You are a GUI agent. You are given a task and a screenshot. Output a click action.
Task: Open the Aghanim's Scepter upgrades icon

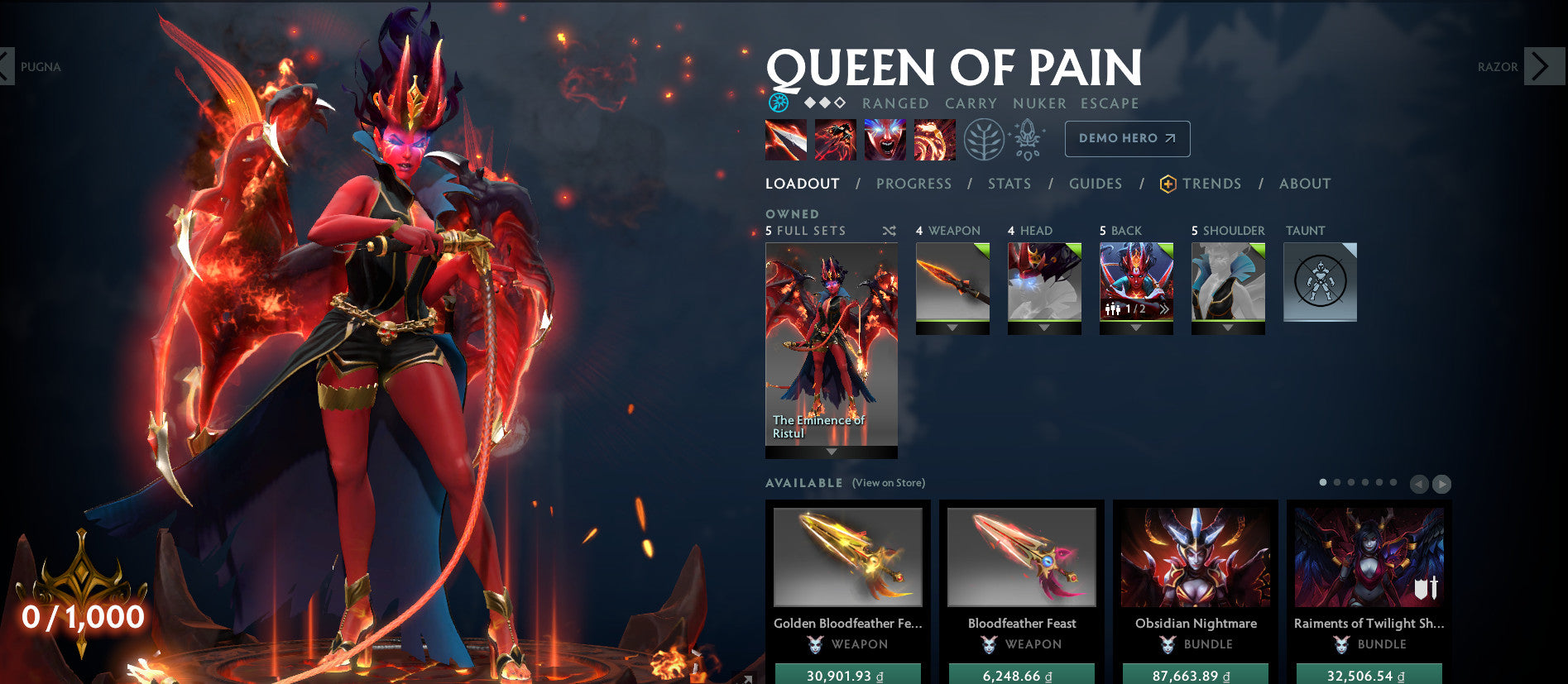1028,139
